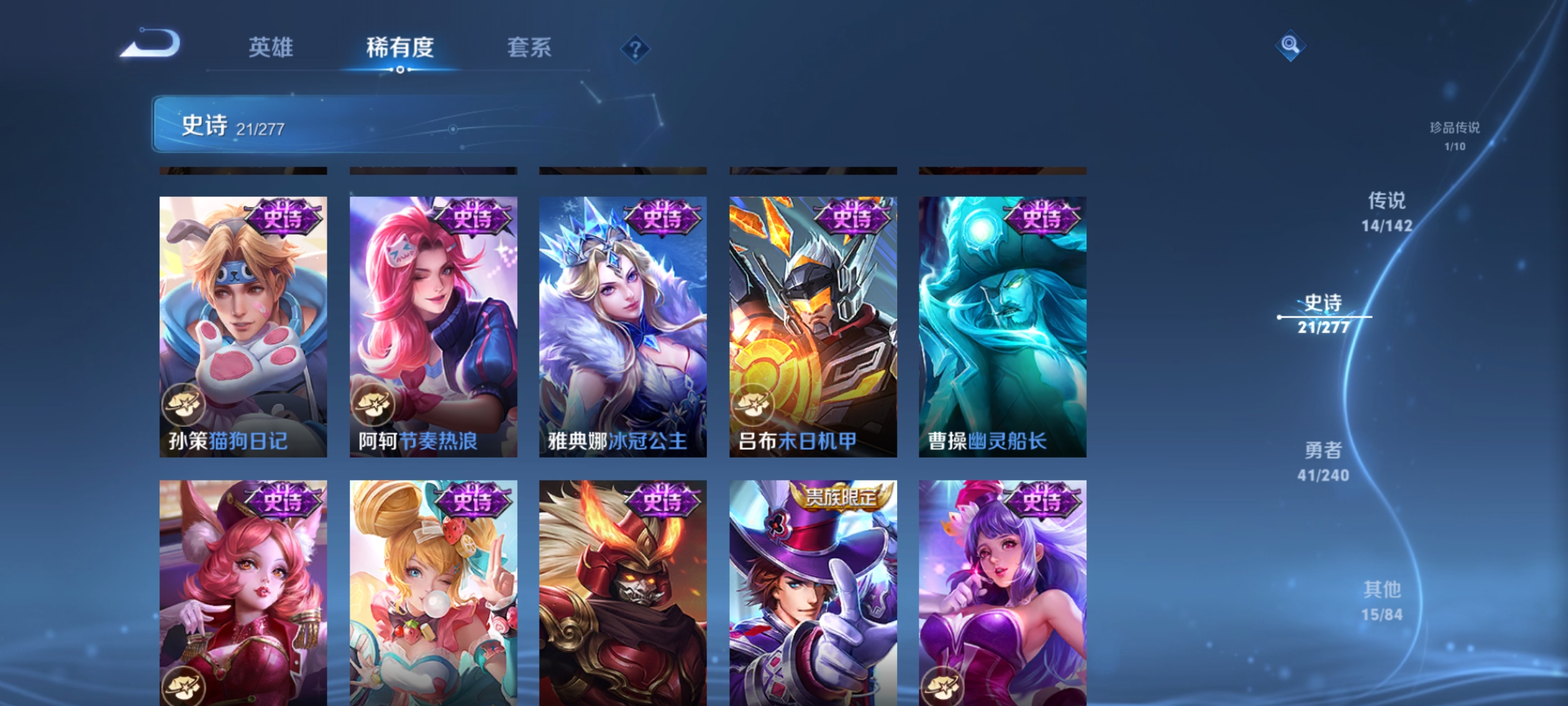Click the question mark help icon
The image size is (1568, 706).
click(x=635, y=49)
